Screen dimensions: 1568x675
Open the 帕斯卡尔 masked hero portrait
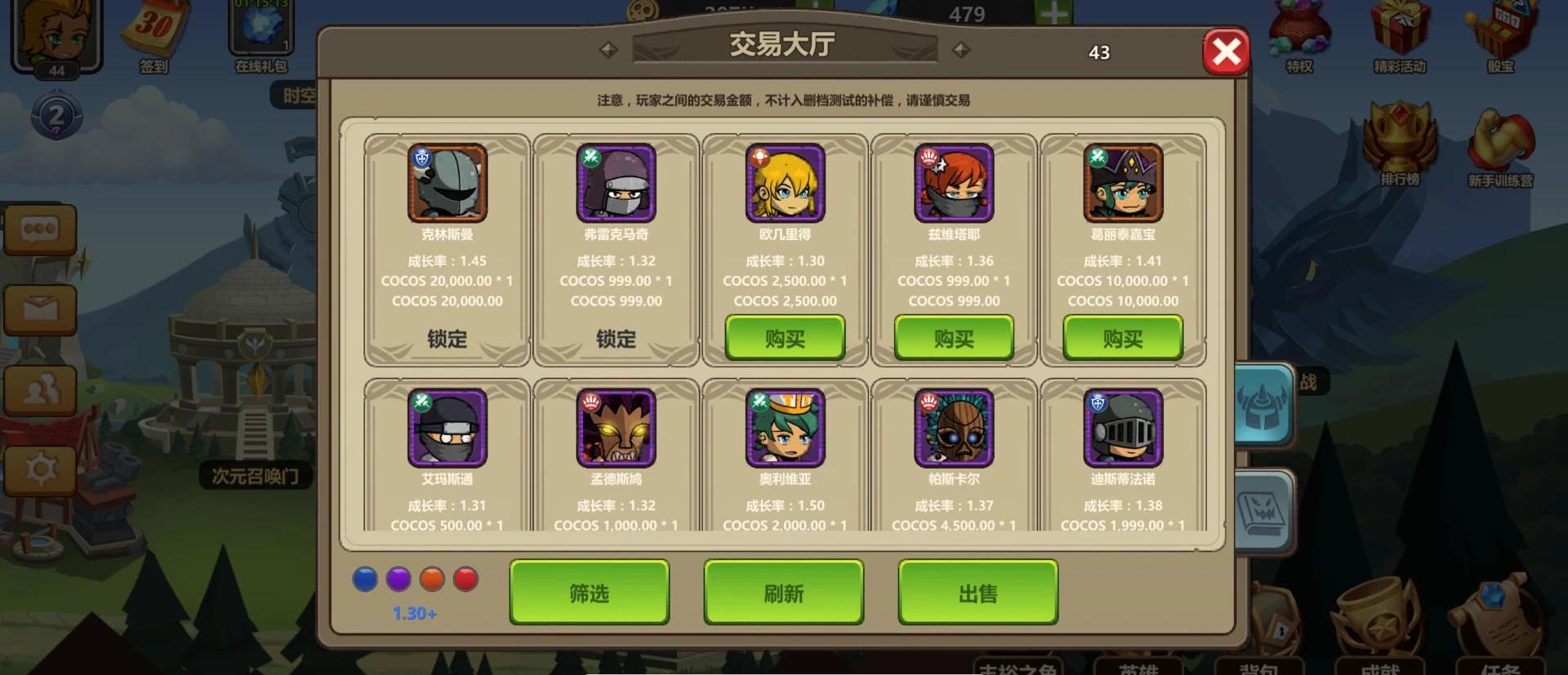point(954,429)
